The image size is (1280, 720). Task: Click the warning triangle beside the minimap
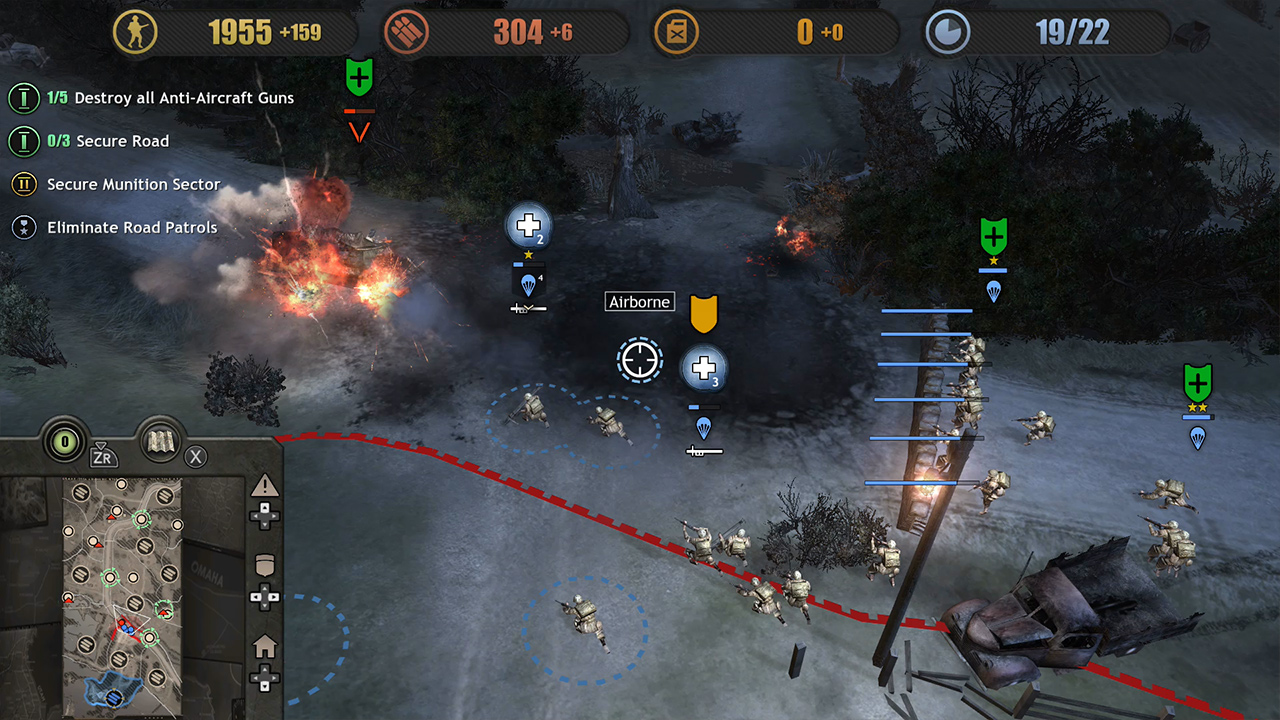(x=265, y=485)
